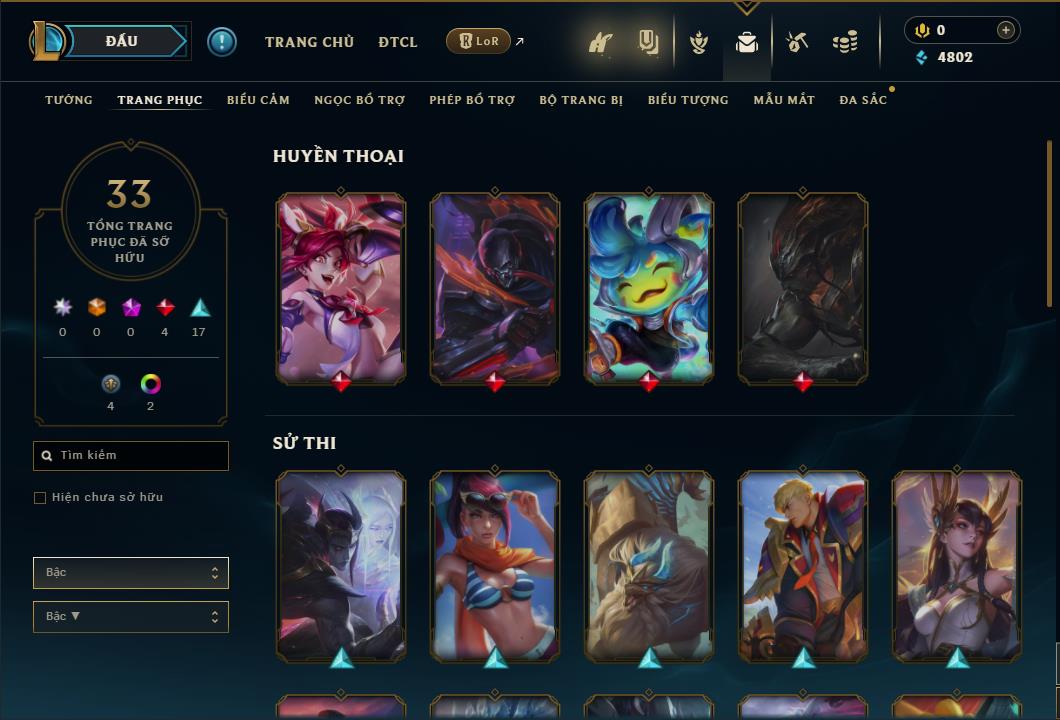Go to TRANG CHỦ home page

click(x=309, y=42)
